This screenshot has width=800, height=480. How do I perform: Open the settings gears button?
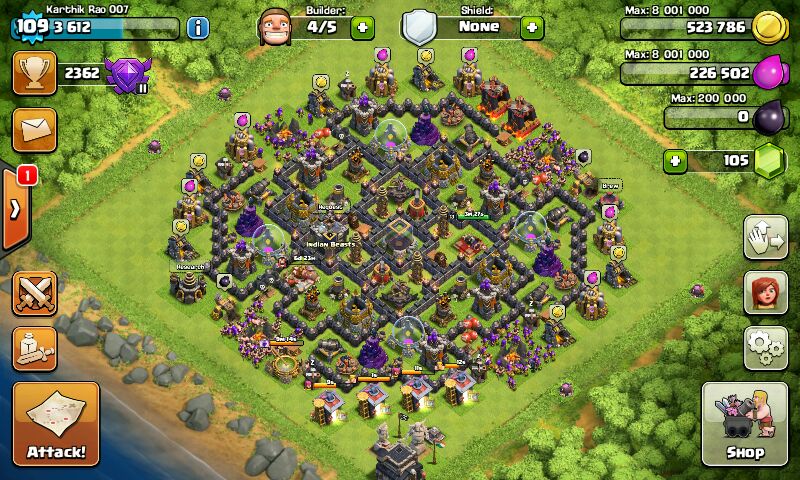tap(765, 347)
